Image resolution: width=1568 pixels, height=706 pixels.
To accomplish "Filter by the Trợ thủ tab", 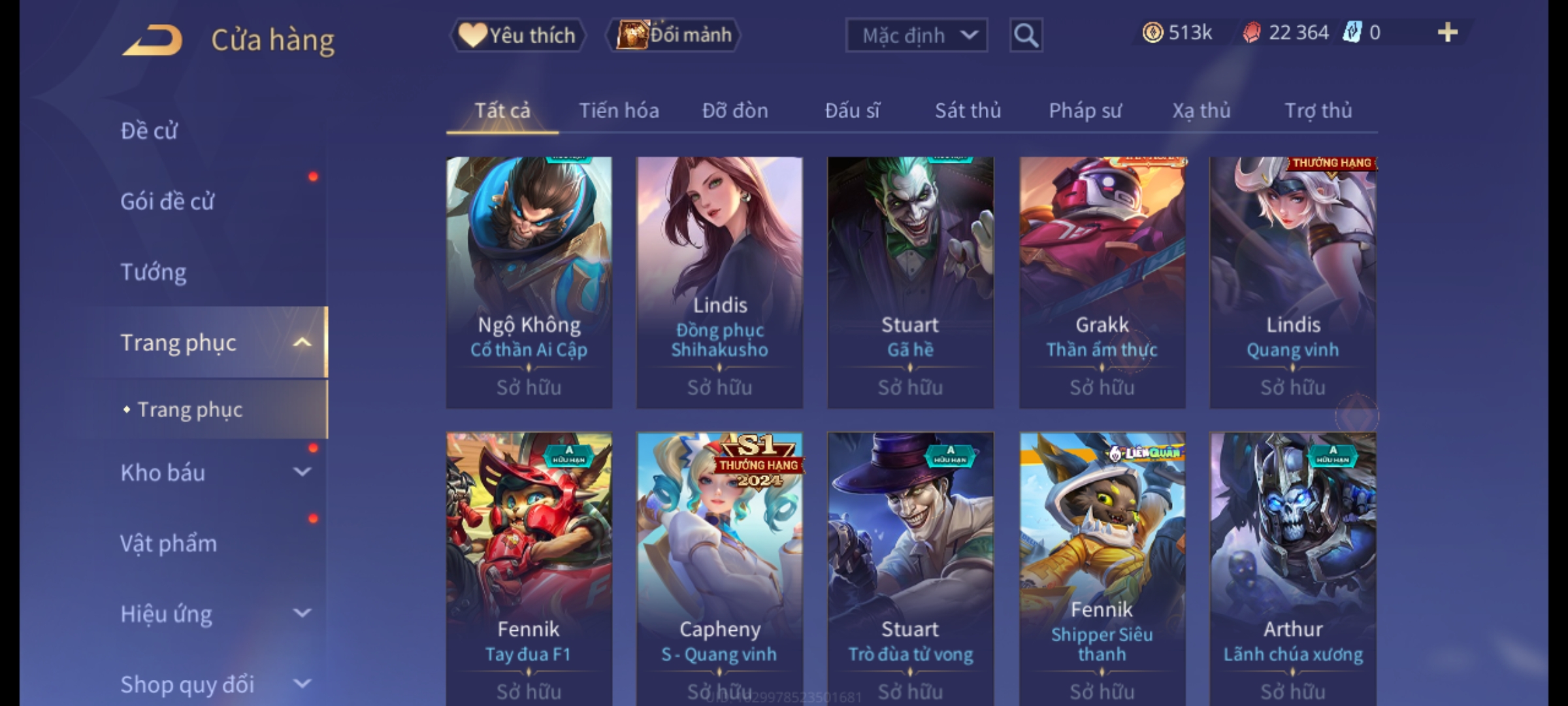I will (x=1318, y=110).
